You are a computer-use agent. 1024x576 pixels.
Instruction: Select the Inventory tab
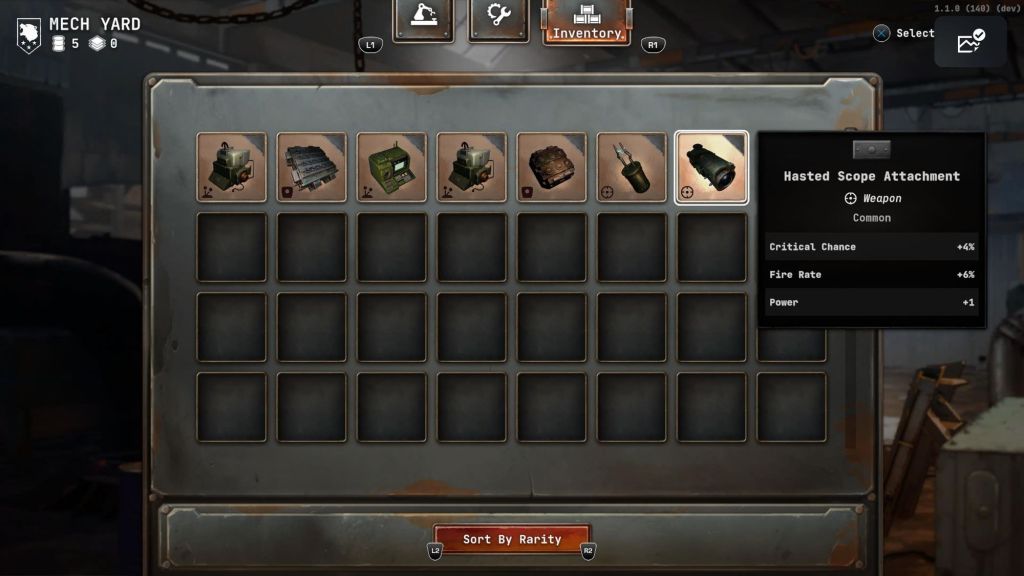click(586, 22)
